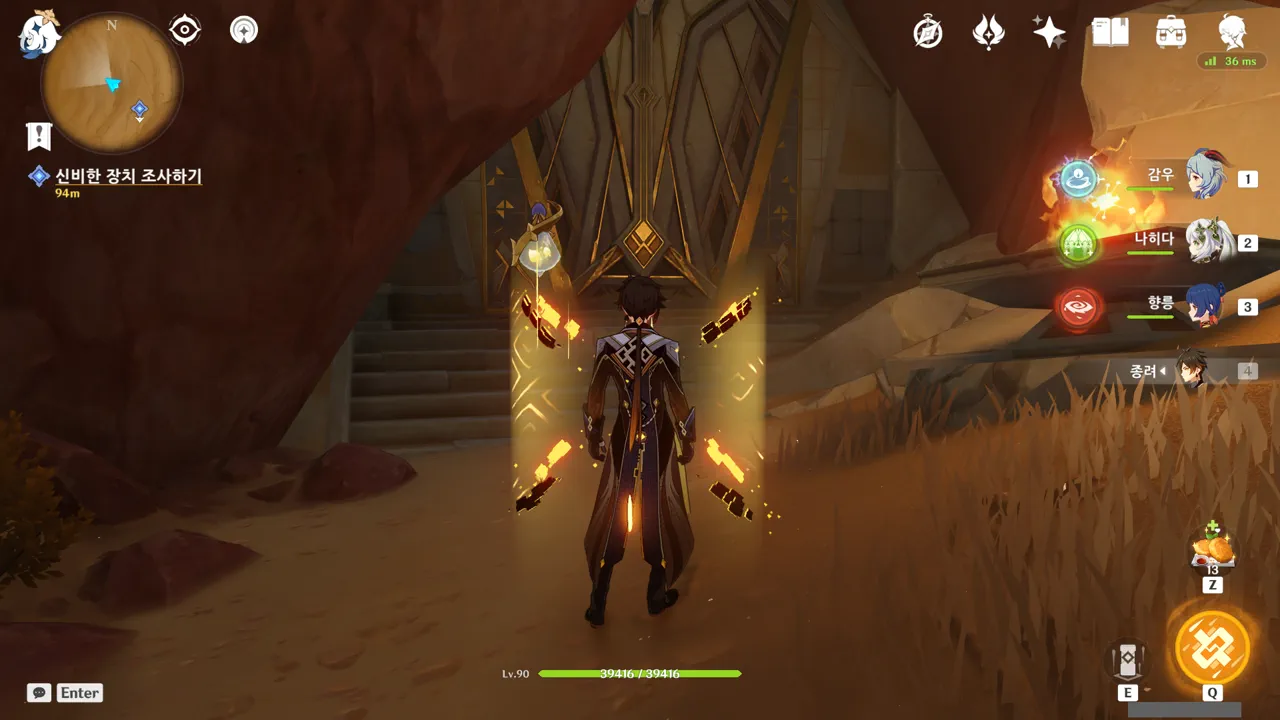Select the 신비한 장치 조사하기 quest tracker
Image resolution: width=1280 pixels, height=720 pixels.
(x=127, y=177)
